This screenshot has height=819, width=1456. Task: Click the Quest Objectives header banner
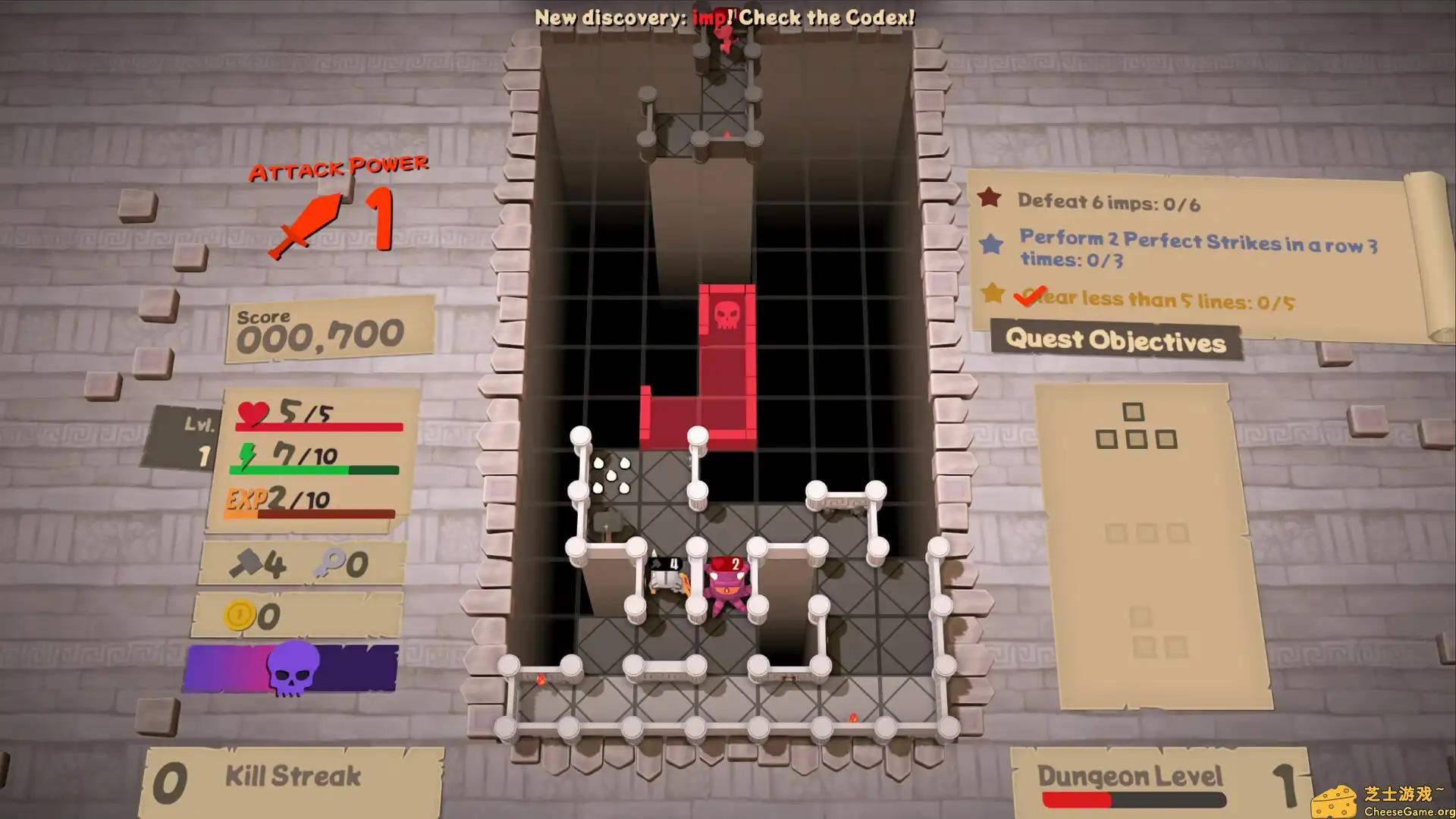coord(1115,341)
